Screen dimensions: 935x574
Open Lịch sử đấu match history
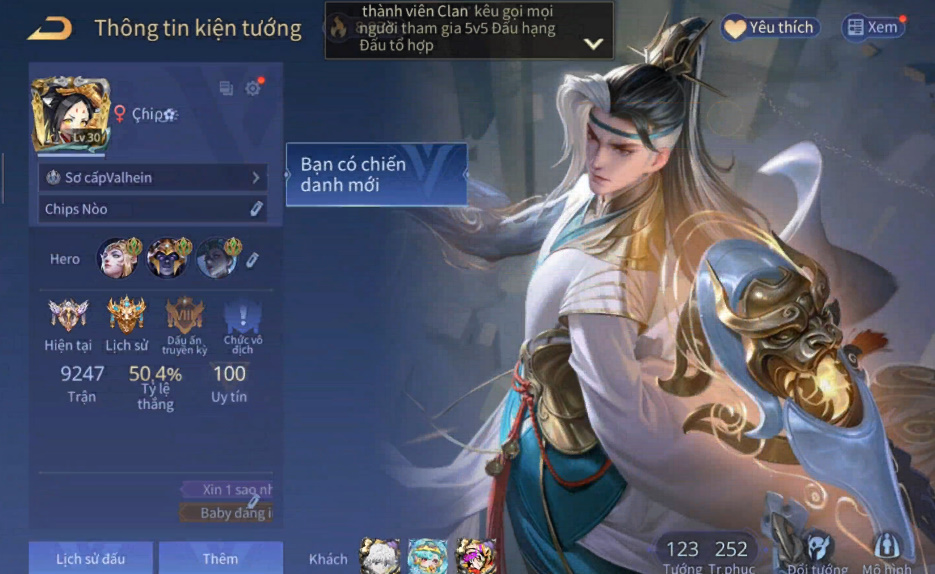[x=90, y=558]
